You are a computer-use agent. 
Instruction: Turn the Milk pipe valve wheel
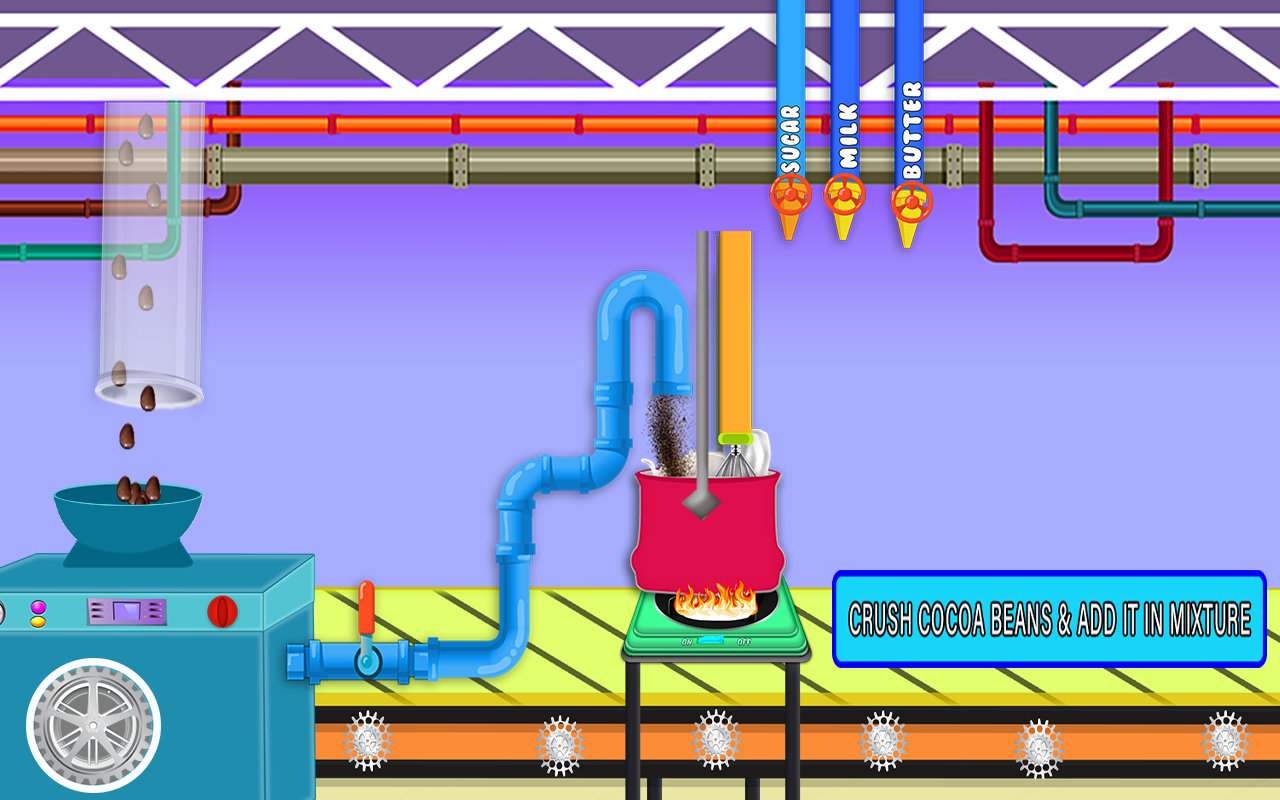tap(843, 196)
